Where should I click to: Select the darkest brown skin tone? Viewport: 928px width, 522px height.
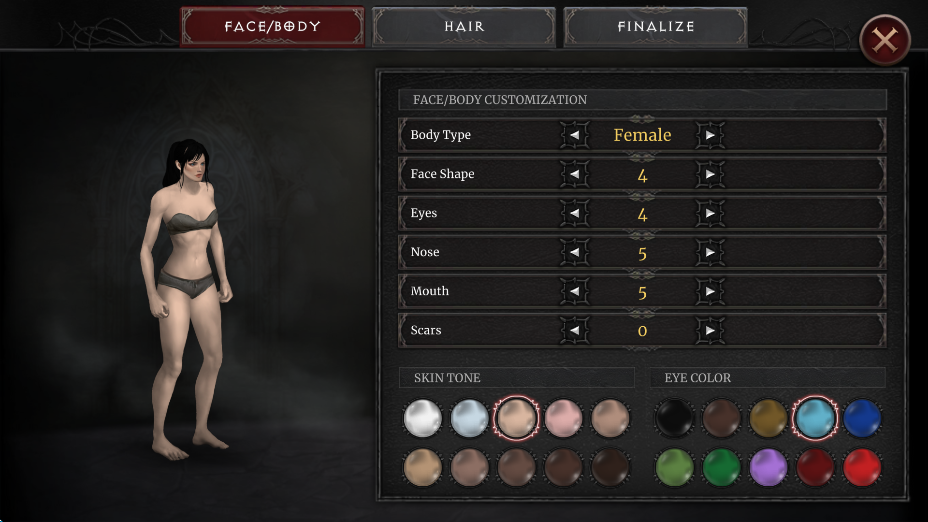click(x=610, y=467)
